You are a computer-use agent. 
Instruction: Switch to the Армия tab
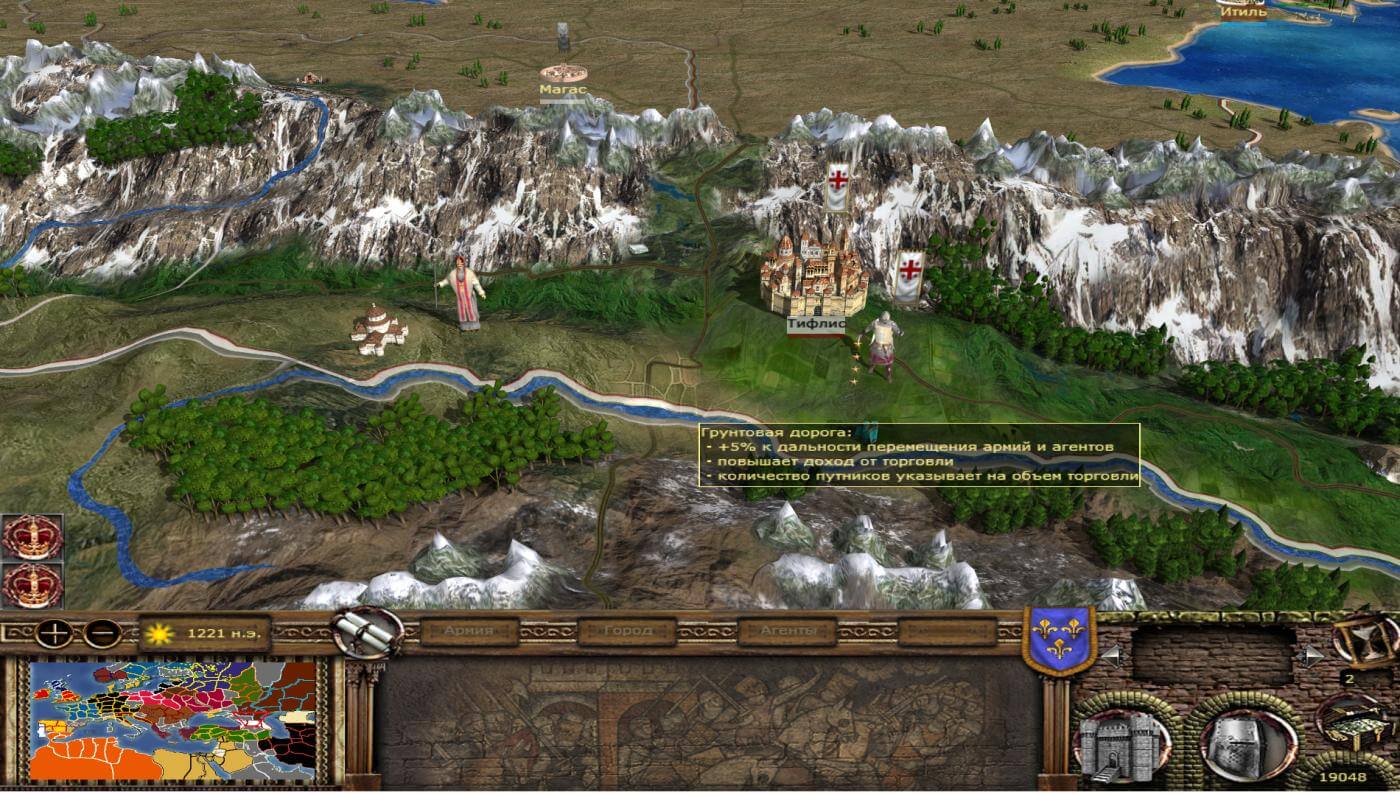point(469,632)
